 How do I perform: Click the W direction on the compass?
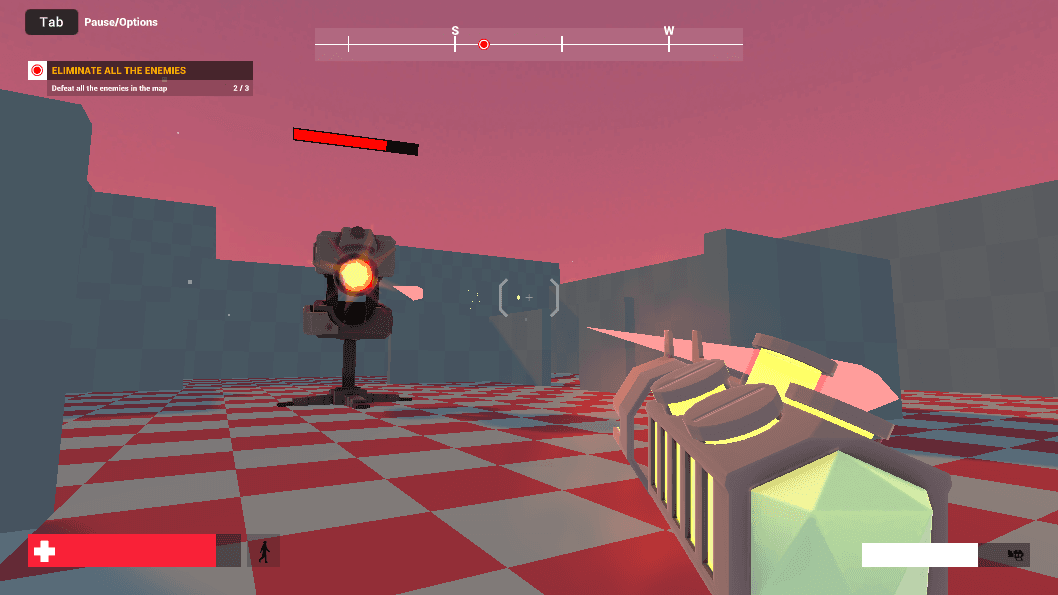[669, 31]
